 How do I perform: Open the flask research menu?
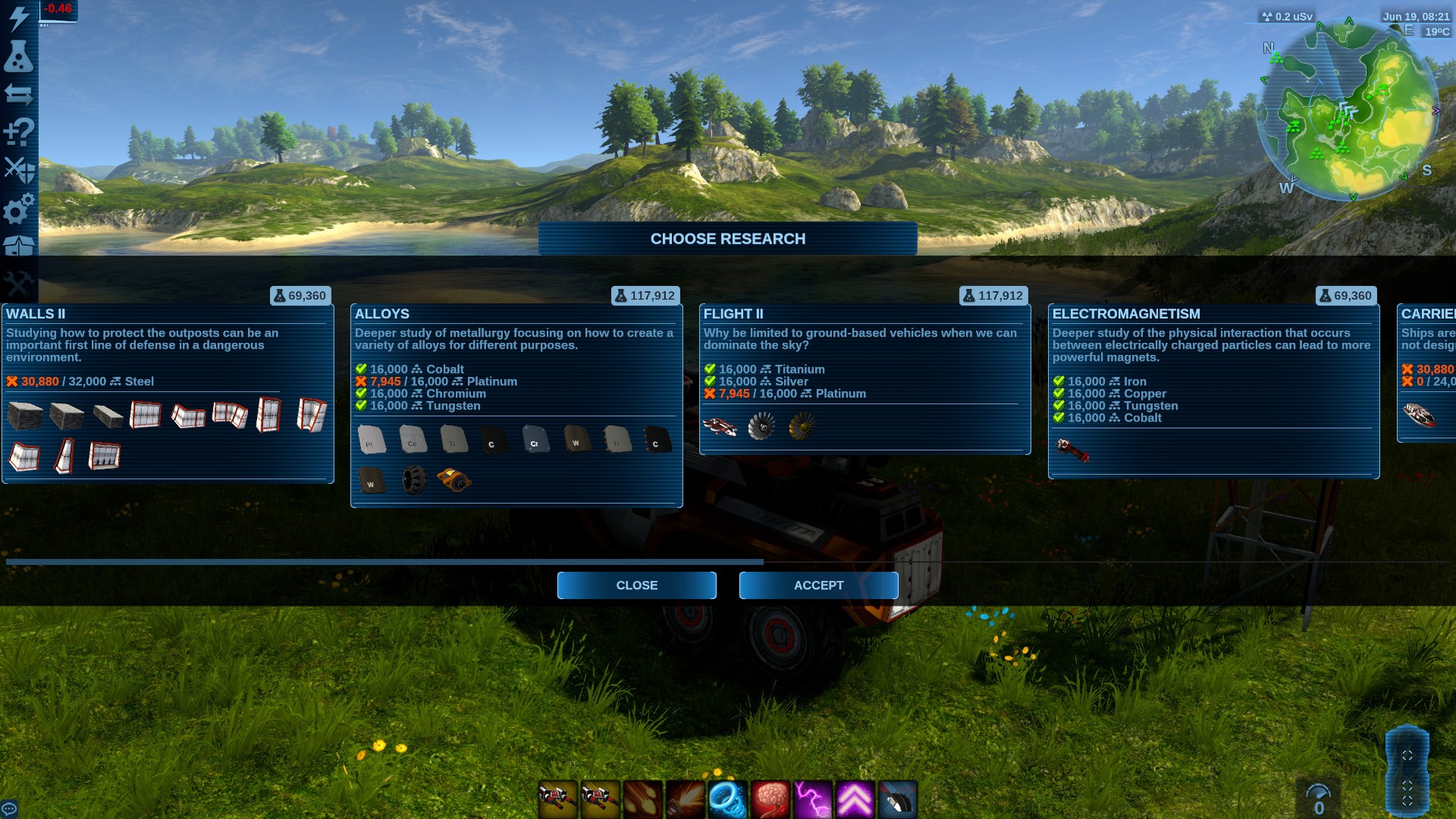19,56
